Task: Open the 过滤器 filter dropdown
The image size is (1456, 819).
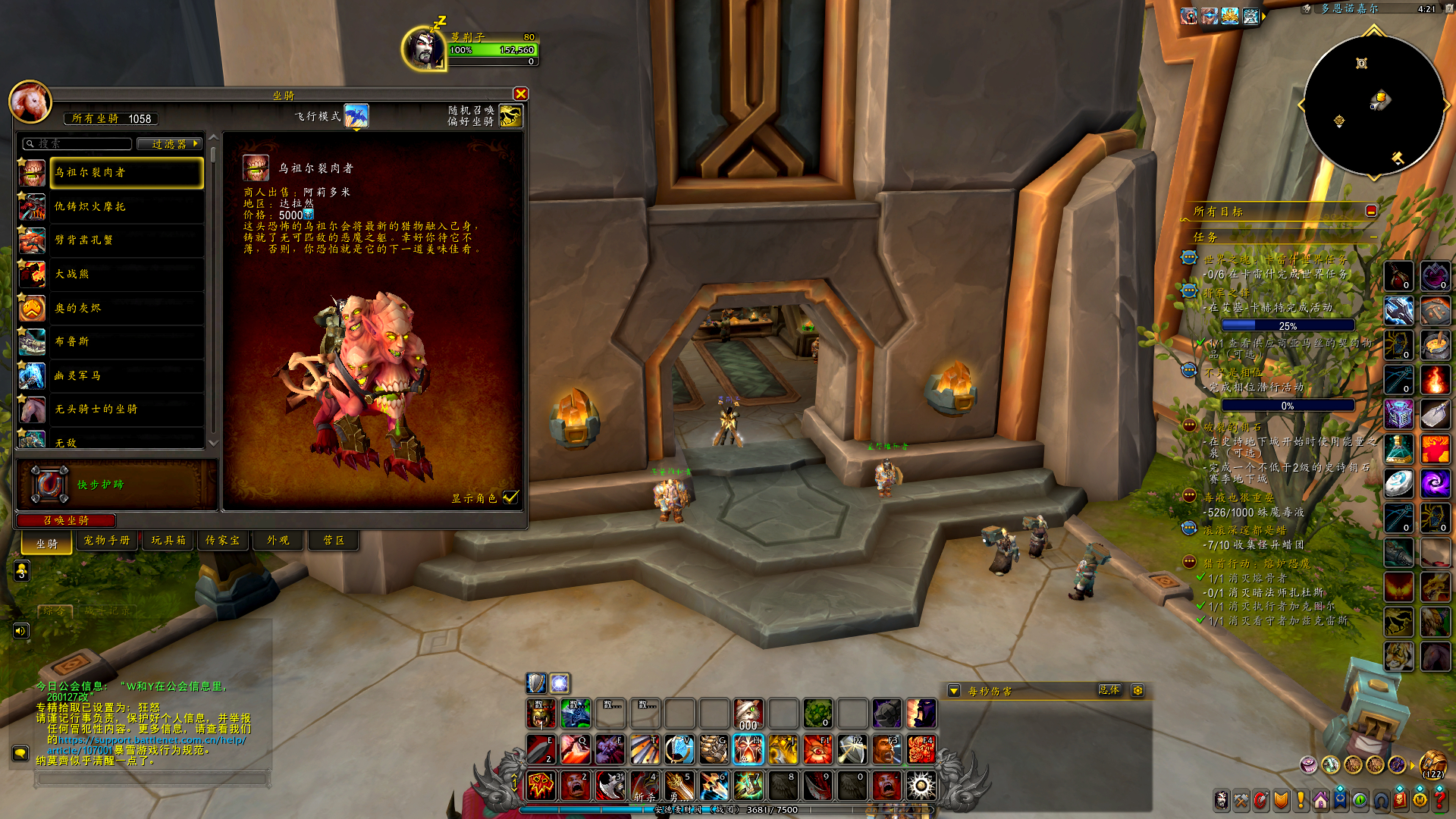Action: click(169, 143)
